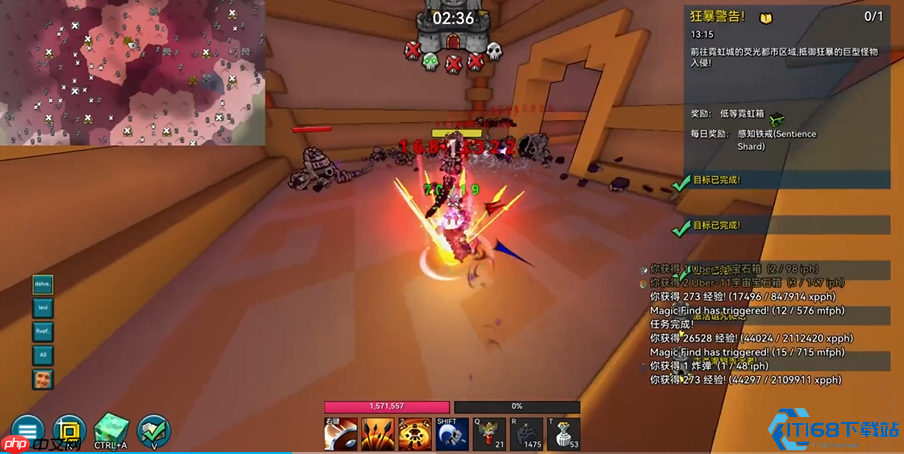This screenshot has height=454, width=904.
Task: Open the low-grade neon chest reward icon
Action: [x=776, y=118]
